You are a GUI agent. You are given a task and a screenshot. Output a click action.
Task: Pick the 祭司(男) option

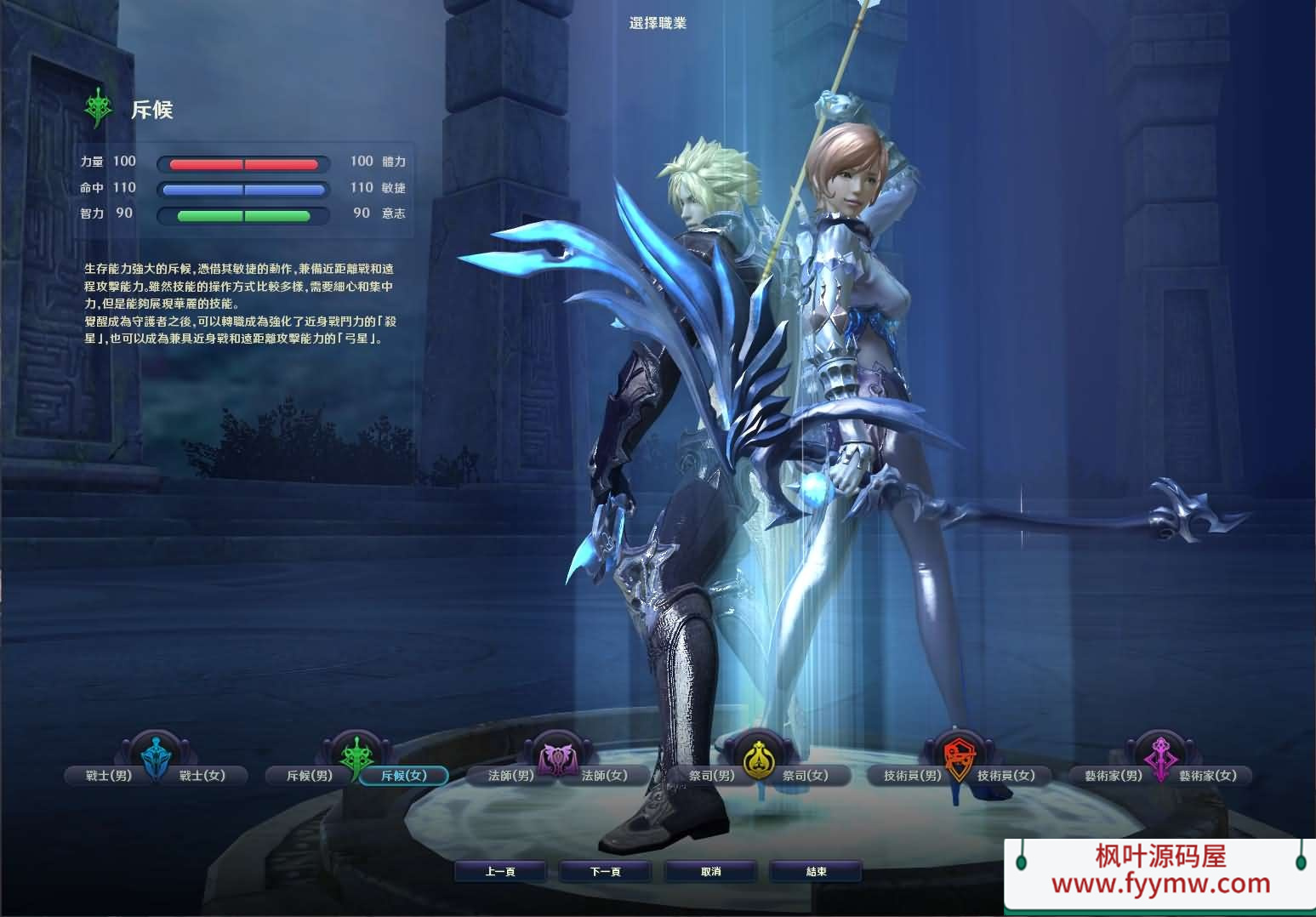pos(709,776)
